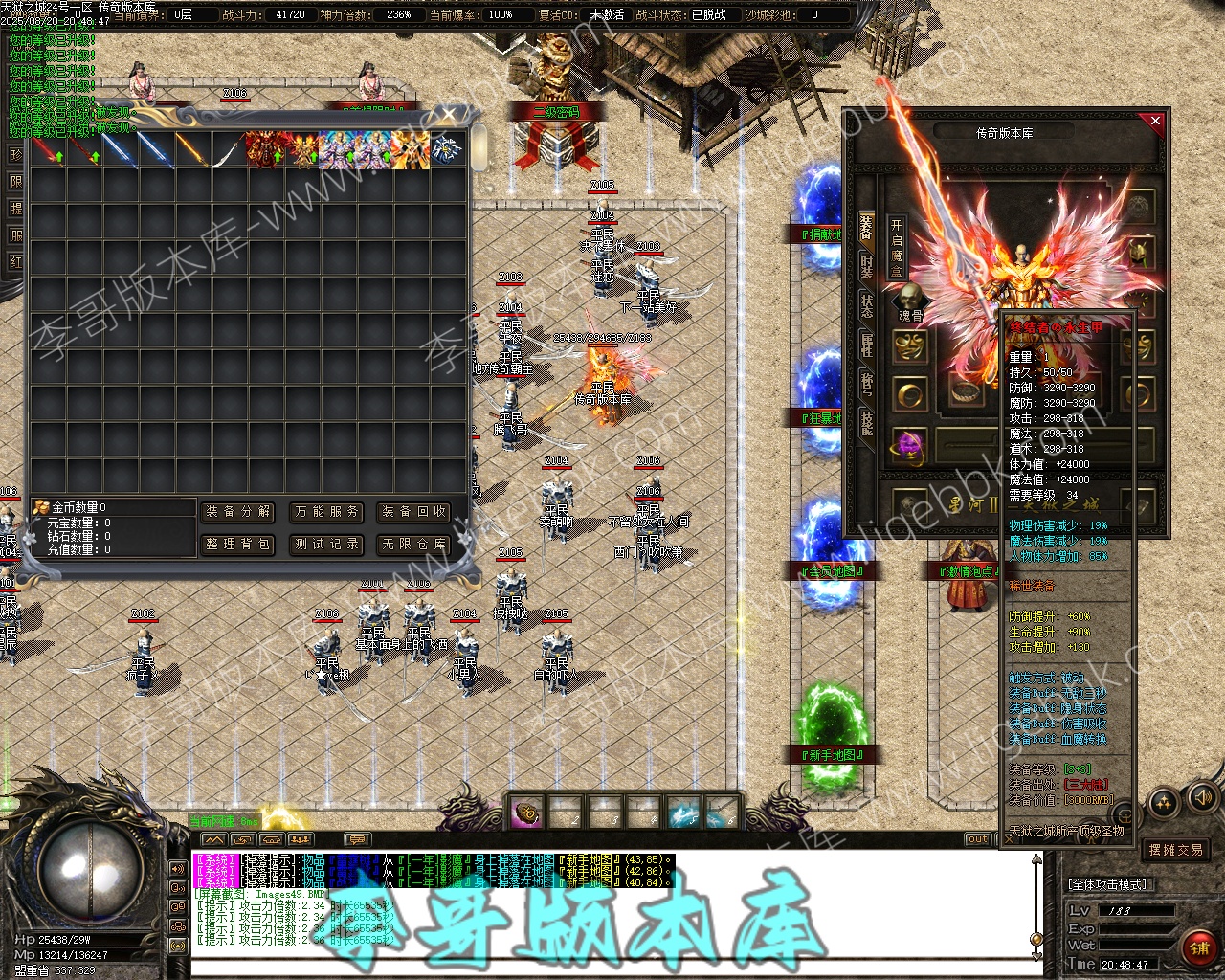The height and width of the screenshot is (980, 1225).
Task: Select the purple orb equipment slot
Action: click(909, 446)
